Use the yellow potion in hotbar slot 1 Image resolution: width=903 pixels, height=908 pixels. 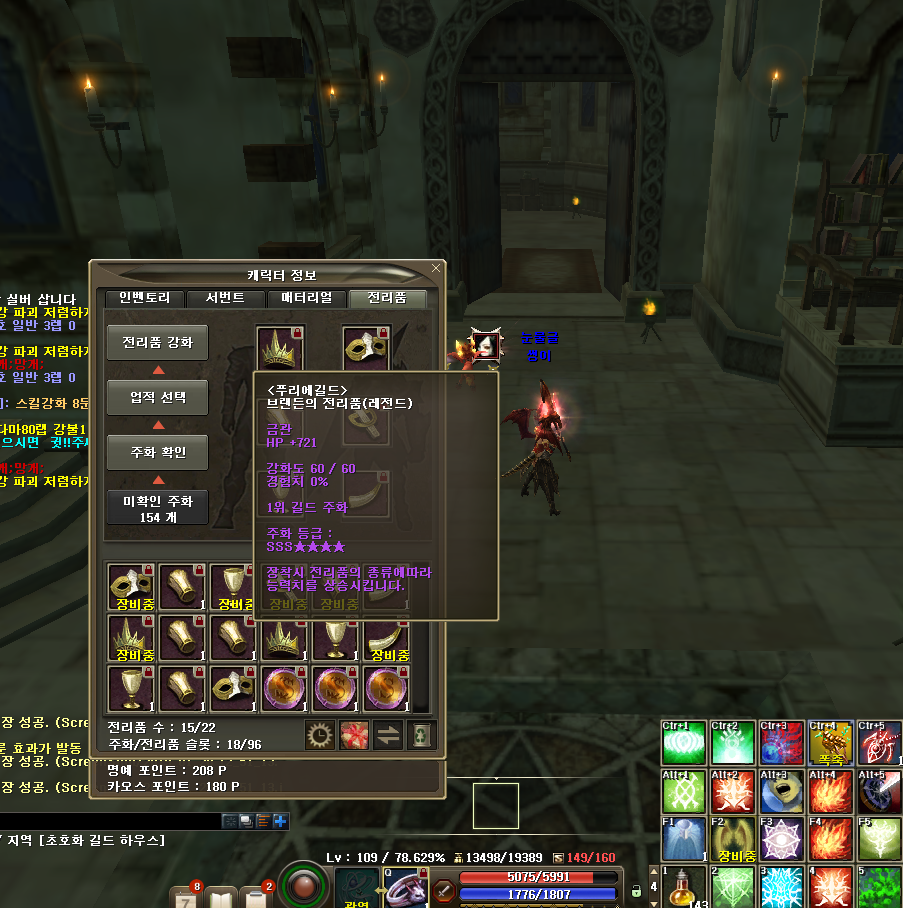coord(684,886)
